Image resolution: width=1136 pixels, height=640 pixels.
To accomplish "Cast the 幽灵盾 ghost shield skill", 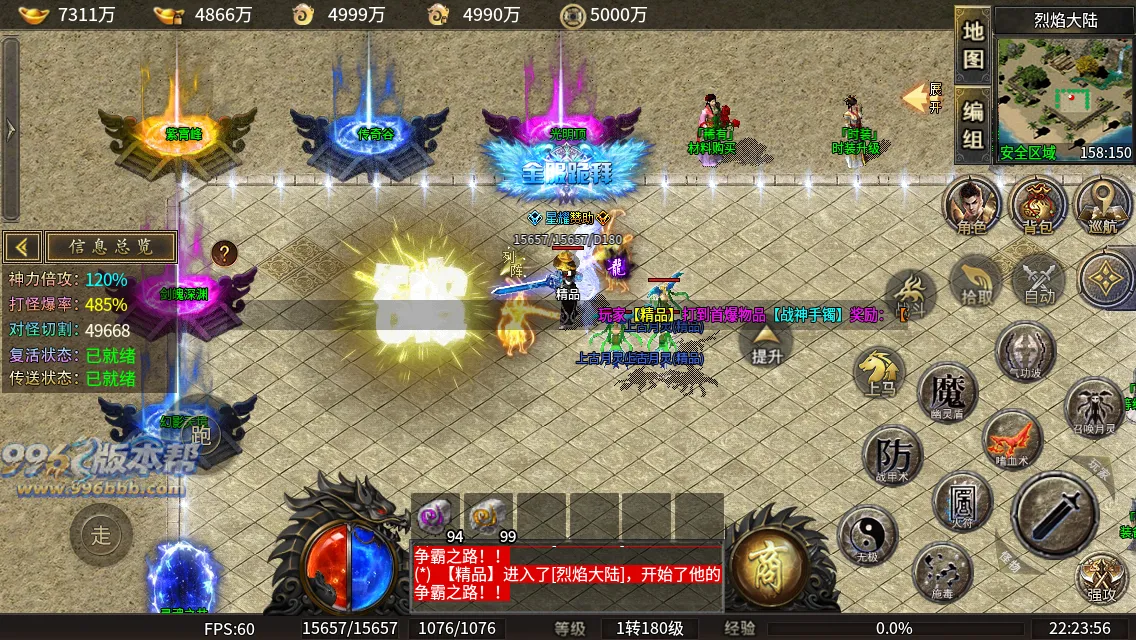I will pos(947,391).
